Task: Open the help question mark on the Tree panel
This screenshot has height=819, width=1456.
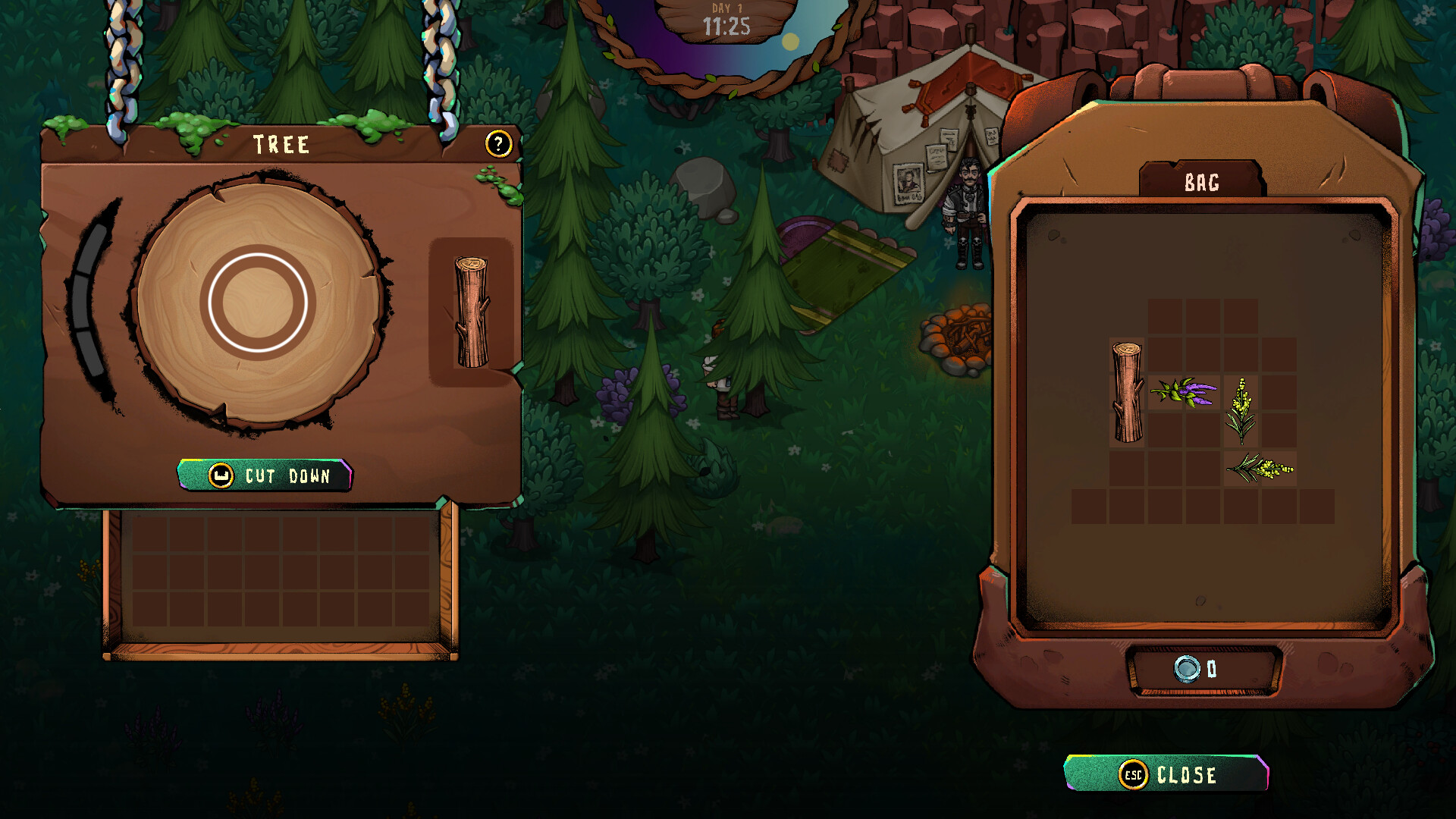Action: pos(498,143)
